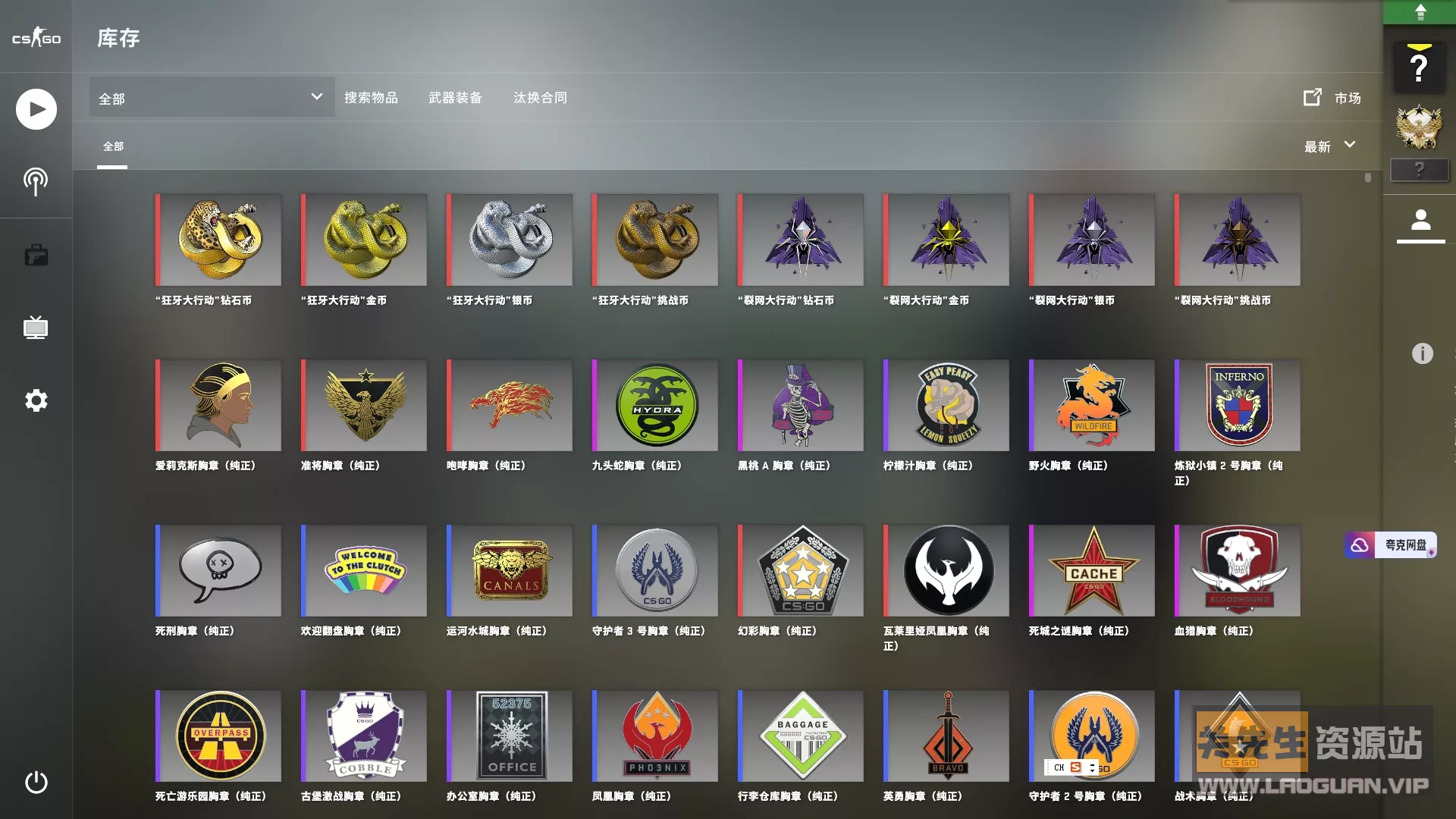Image resolution: width=1456 pixels, height=819 pixels.
Task: Expand the language input dropdown near CH indicator
Action: coord(1092,767)
